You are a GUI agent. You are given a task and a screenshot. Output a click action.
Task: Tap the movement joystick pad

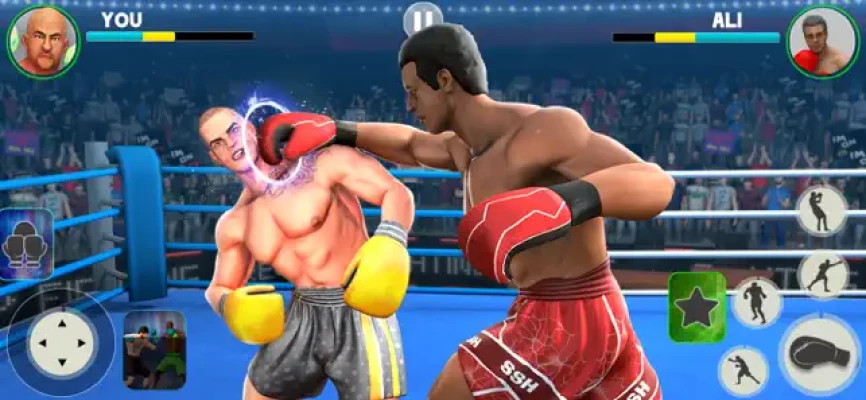click(61, 345)
